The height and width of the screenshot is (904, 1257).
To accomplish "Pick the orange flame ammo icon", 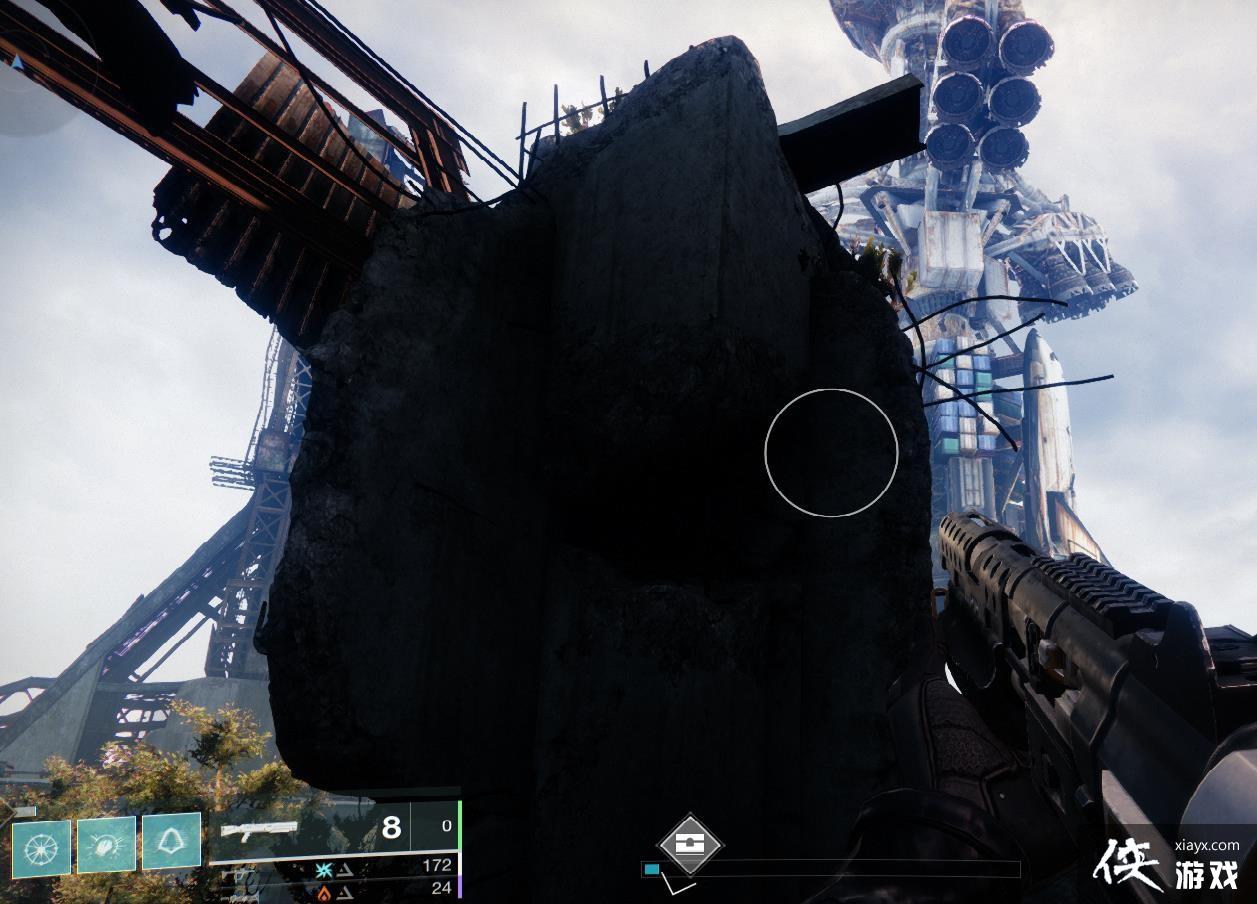I will click(x=324, y=888).
